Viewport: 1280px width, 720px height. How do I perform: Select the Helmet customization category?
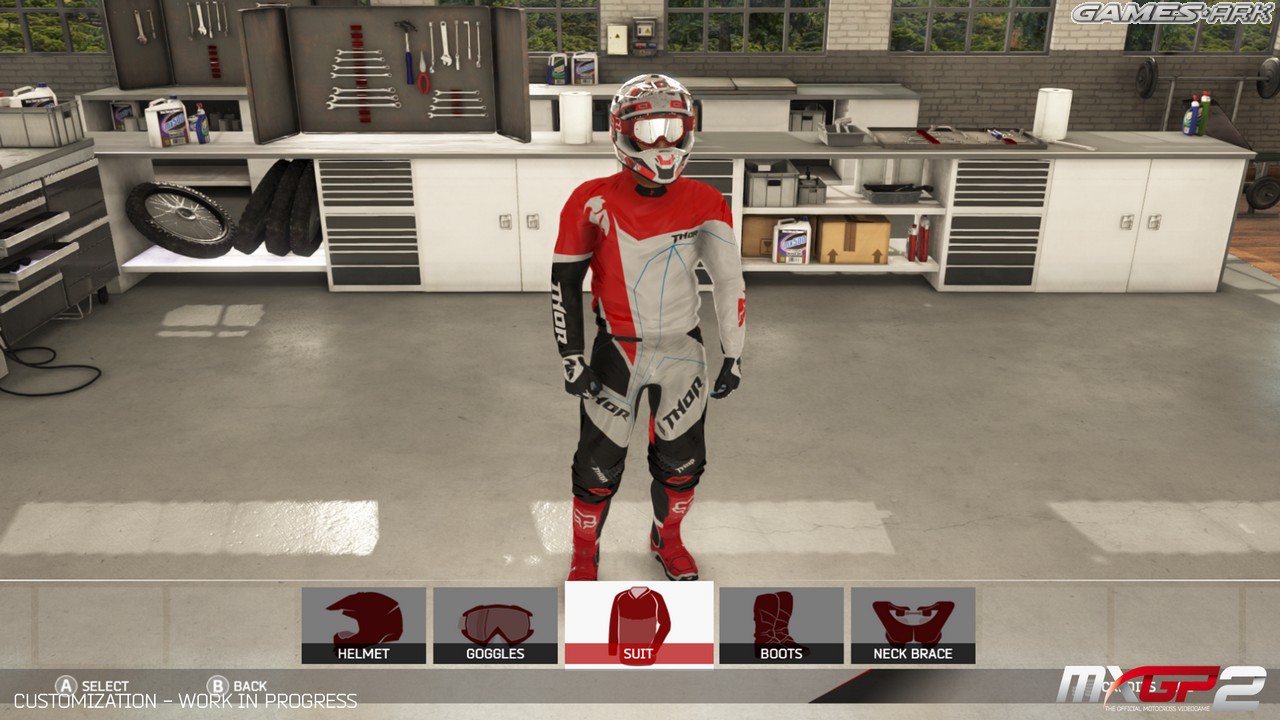(363, 625)
